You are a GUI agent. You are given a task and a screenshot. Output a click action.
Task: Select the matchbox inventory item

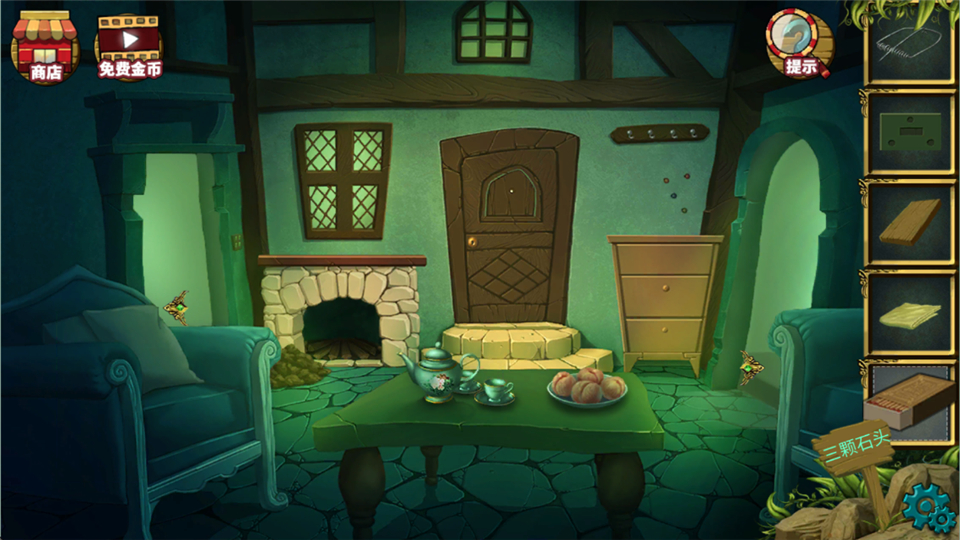908,400
